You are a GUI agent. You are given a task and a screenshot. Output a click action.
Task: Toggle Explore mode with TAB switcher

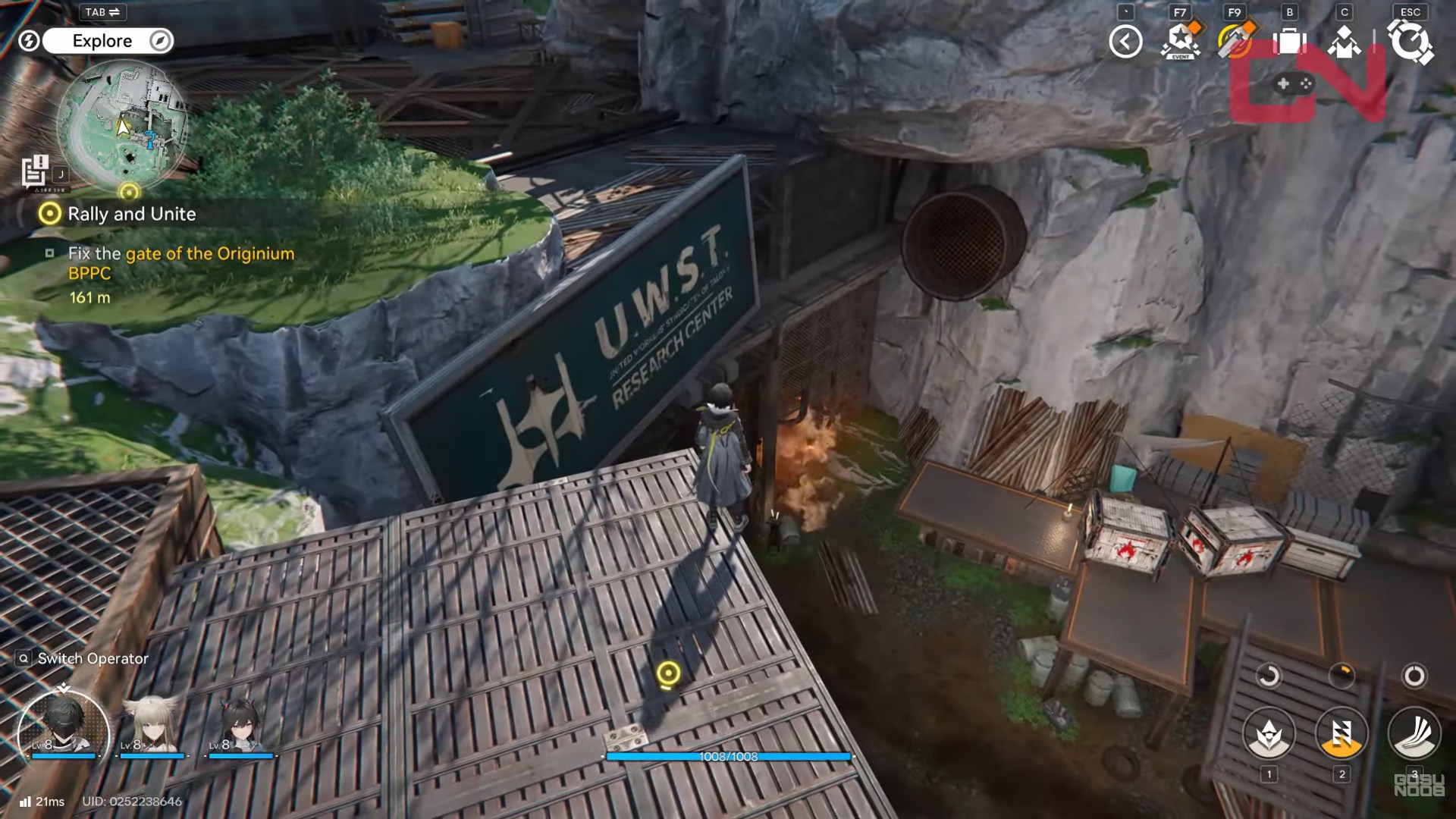click(x=102, y=11)
